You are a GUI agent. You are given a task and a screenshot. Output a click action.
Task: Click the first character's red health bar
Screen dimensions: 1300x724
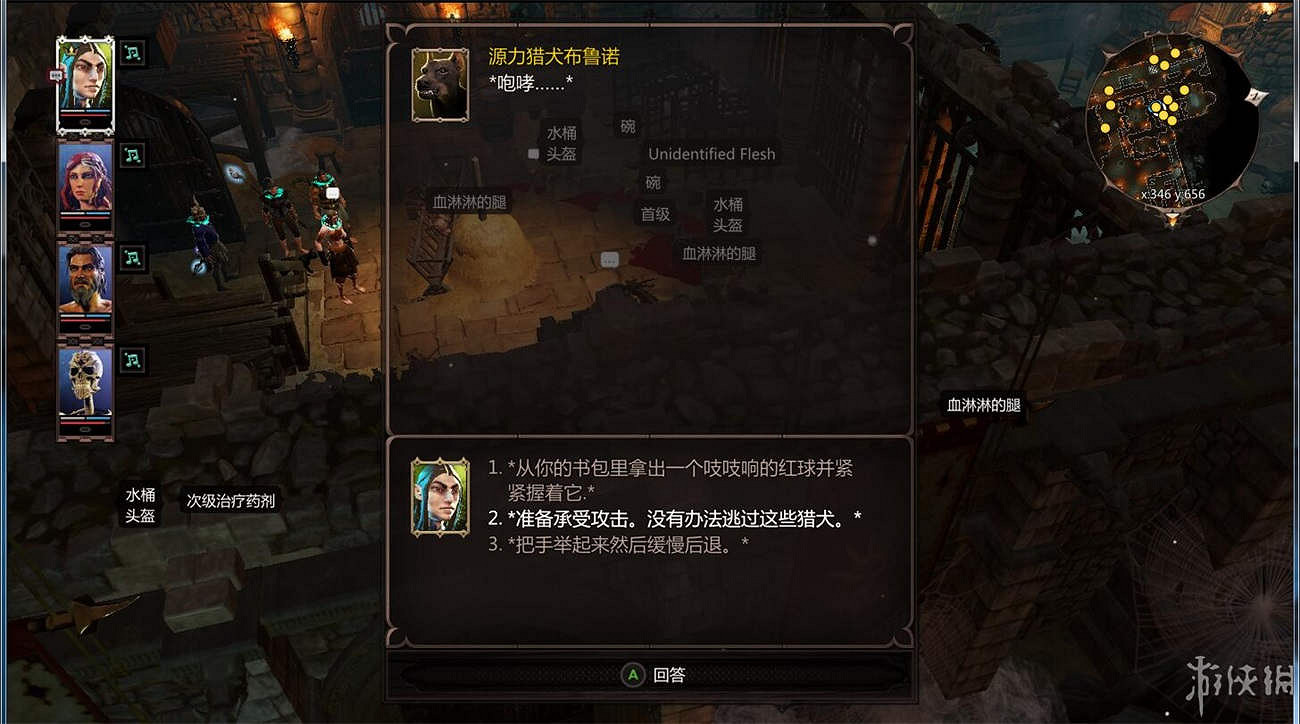click(x=84, y=113)
